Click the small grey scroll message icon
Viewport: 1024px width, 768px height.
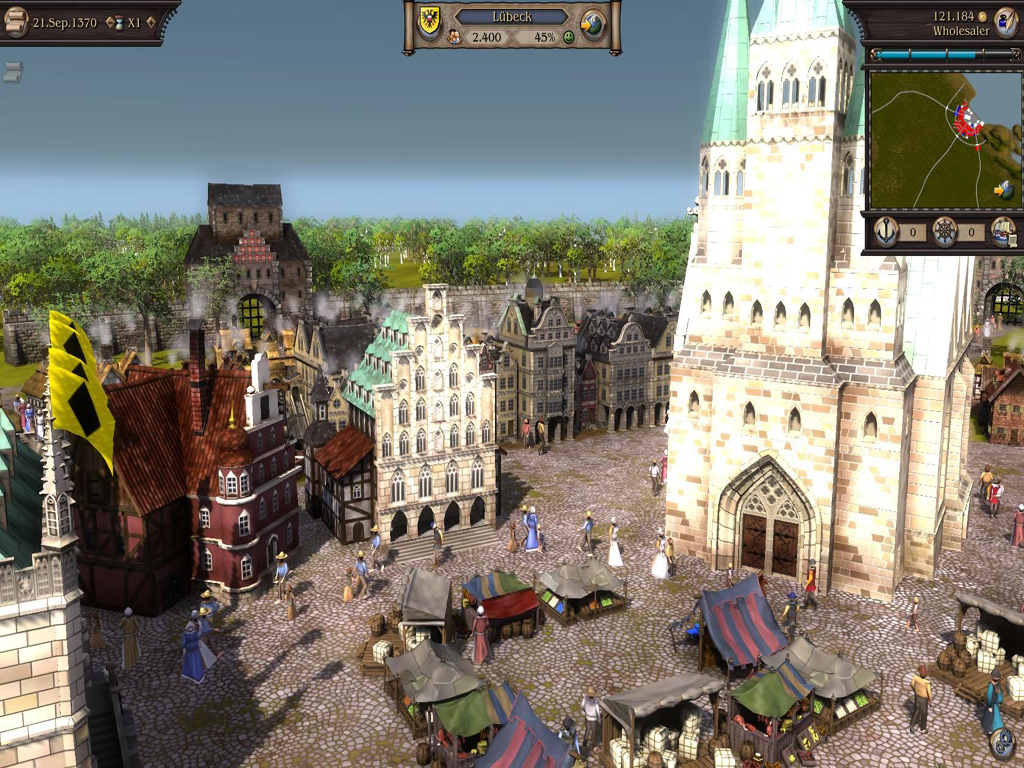coord(12,71)
